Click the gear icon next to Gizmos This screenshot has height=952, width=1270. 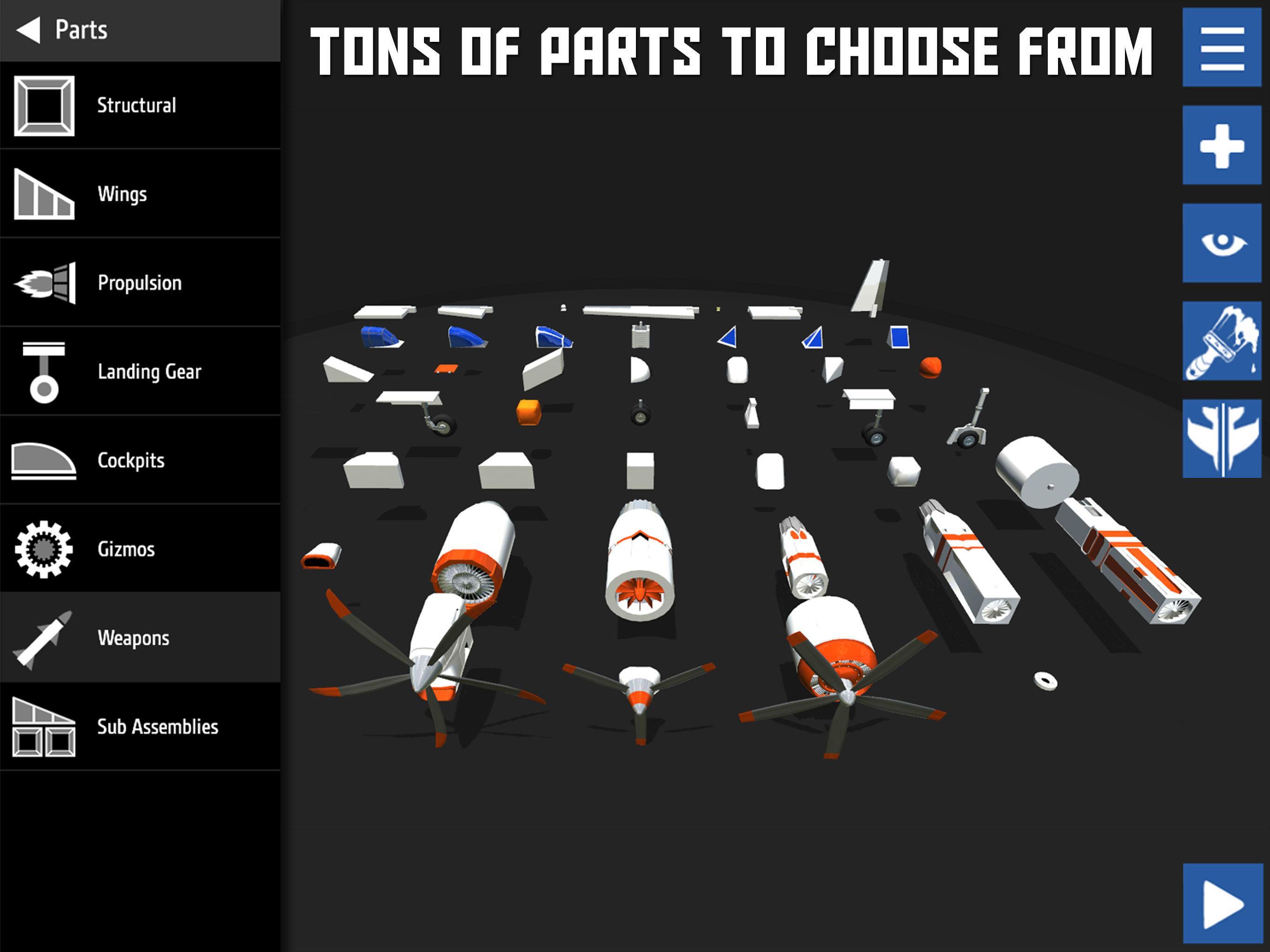coord(45,549)
